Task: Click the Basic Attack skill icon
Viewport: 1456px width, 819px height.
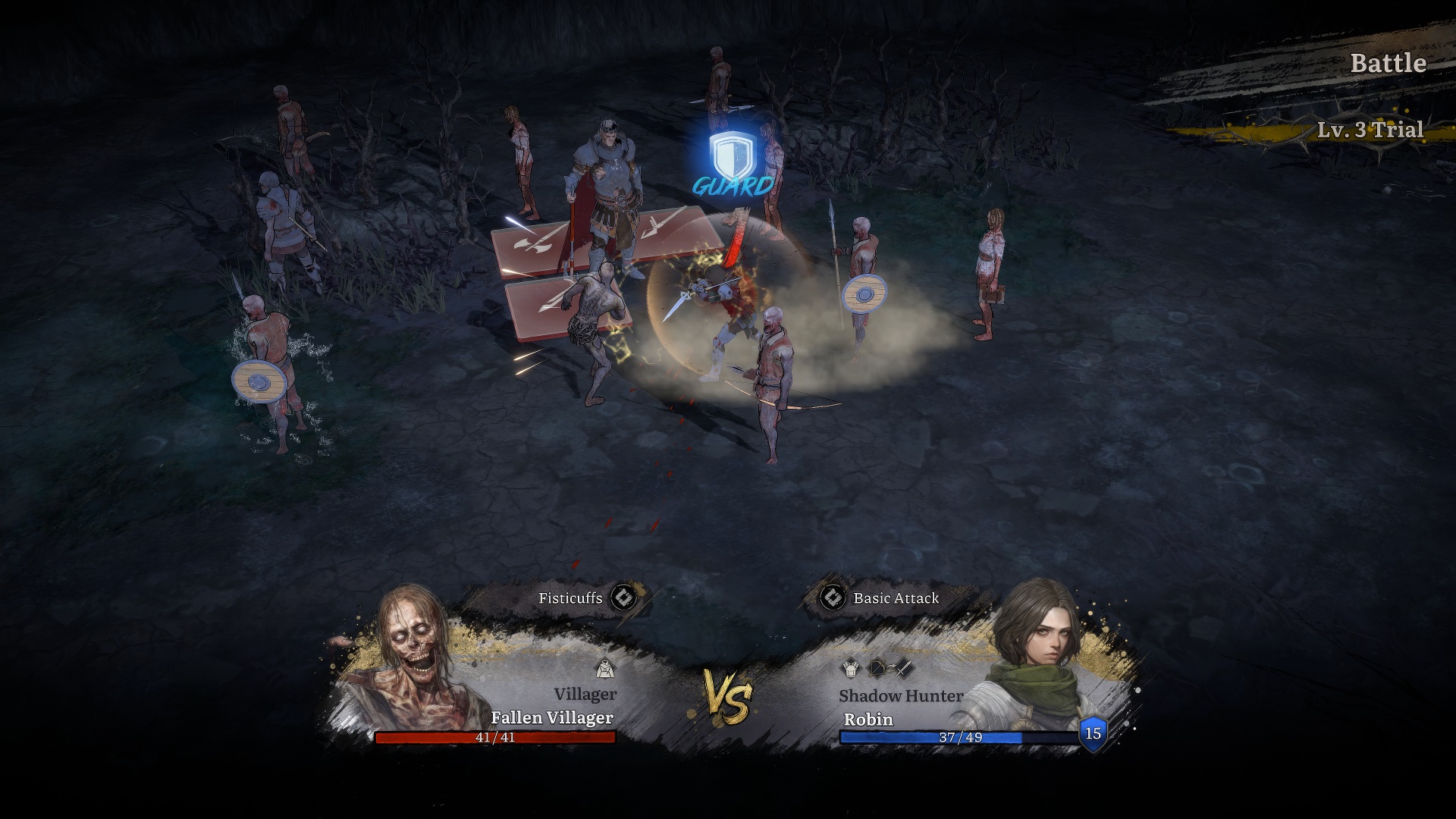Action: point(833,598)
